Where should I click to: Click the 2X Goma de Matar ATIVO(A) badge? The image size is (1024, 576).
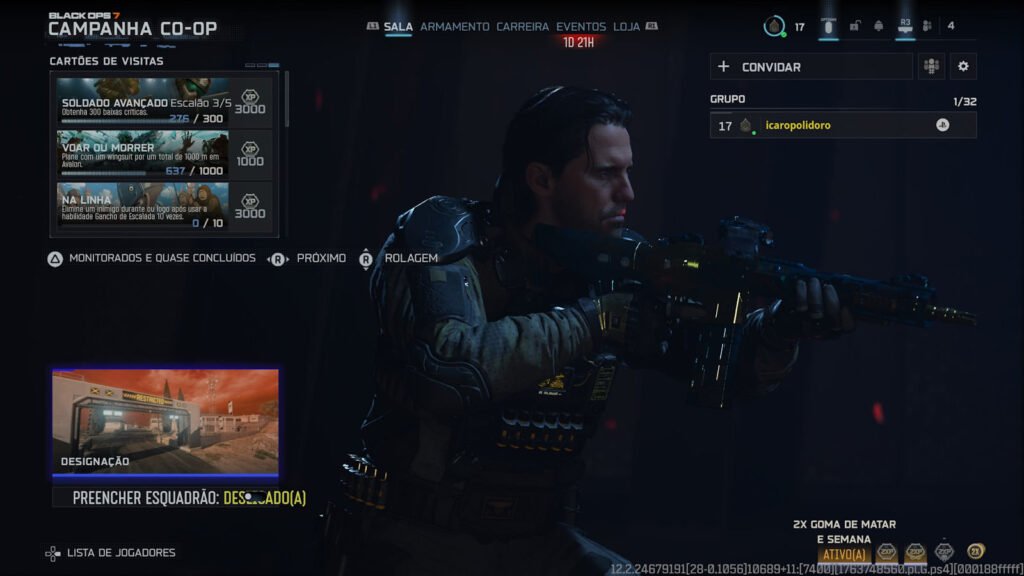click(843, 554)
